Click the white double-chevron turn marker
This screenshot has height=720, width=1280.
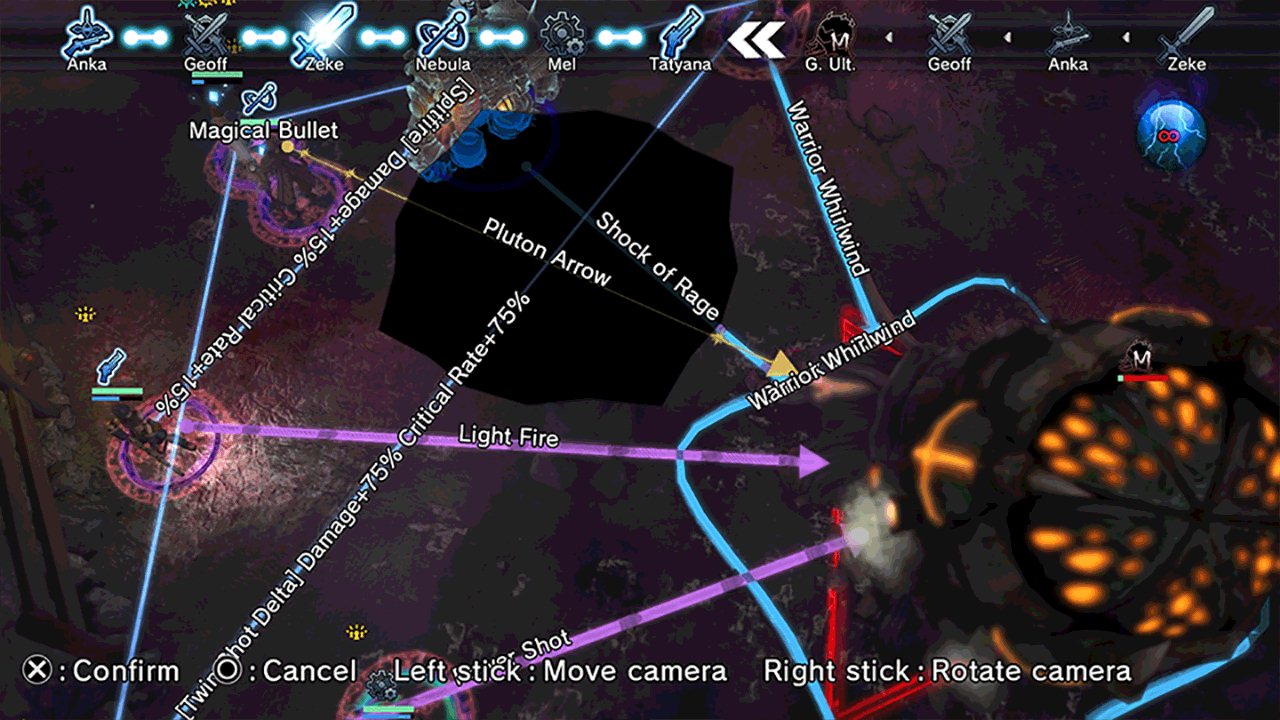coord(757,38)
